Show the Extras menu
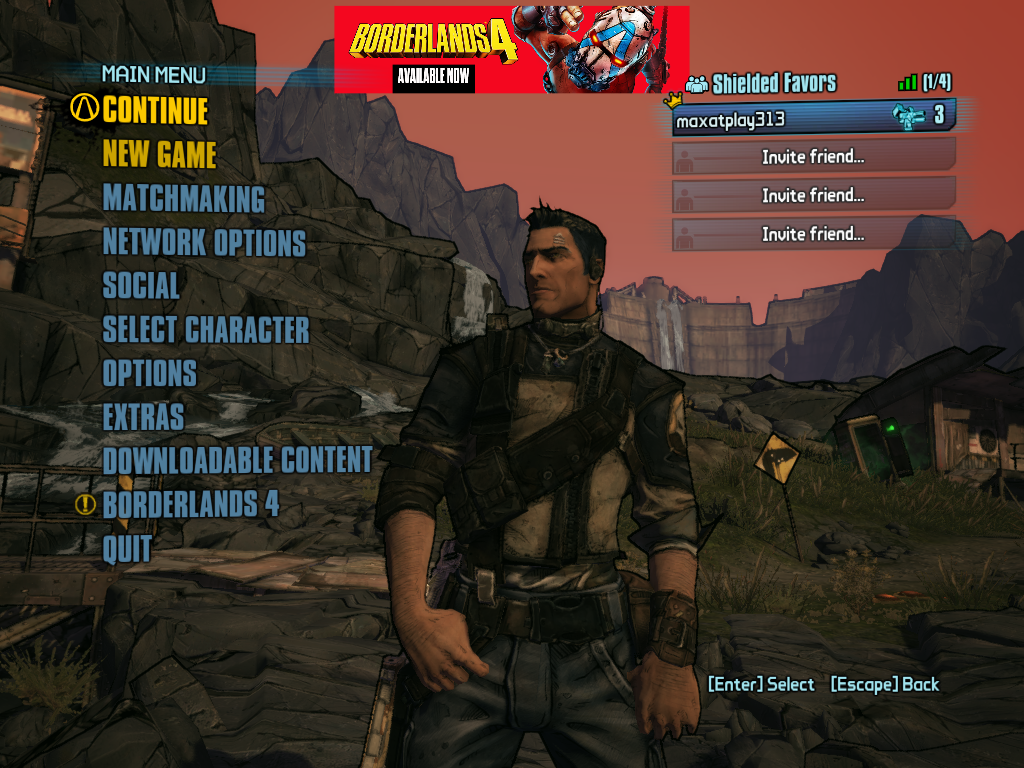 [x=143, y=417]
